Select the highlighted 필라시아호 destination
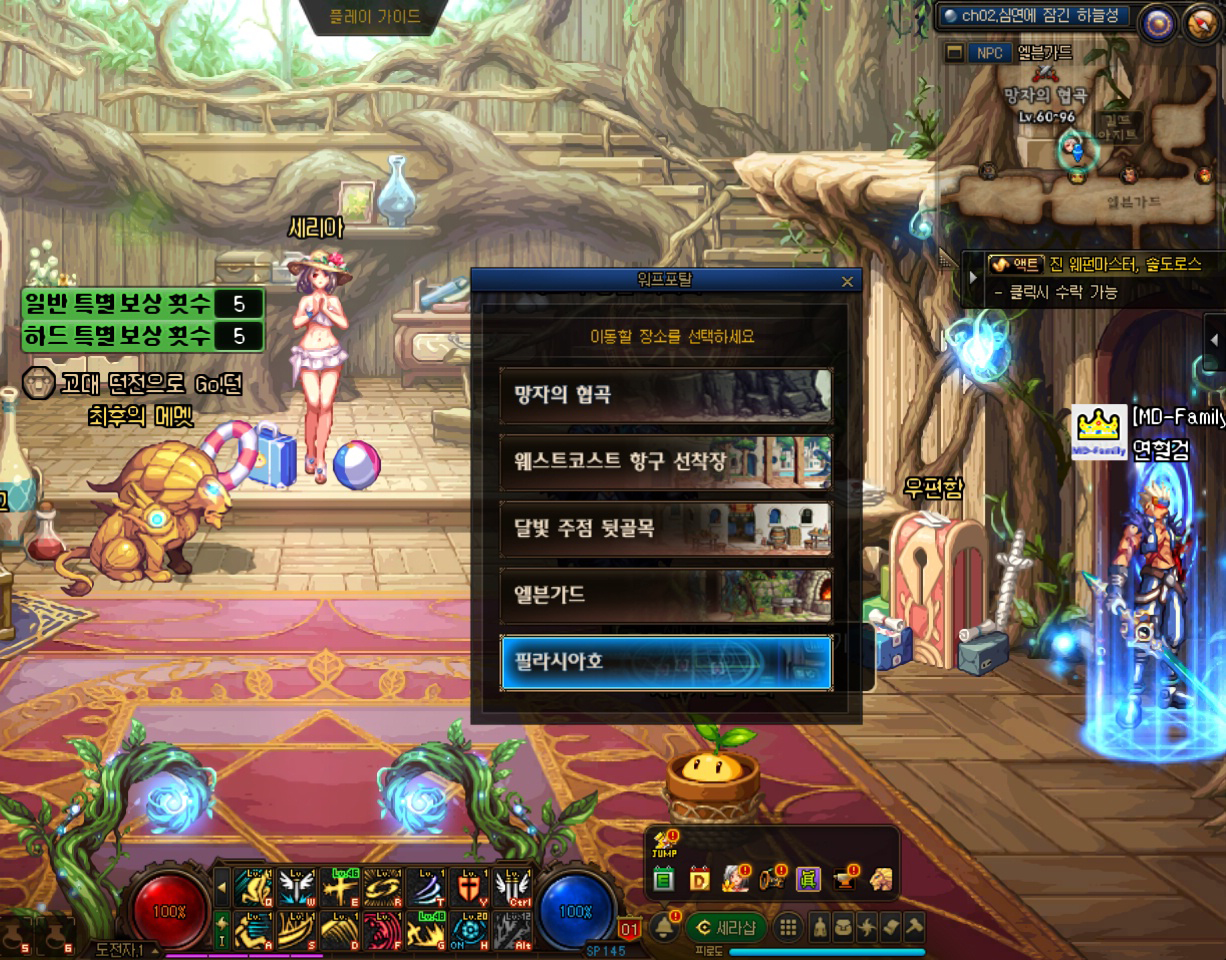 665,662
